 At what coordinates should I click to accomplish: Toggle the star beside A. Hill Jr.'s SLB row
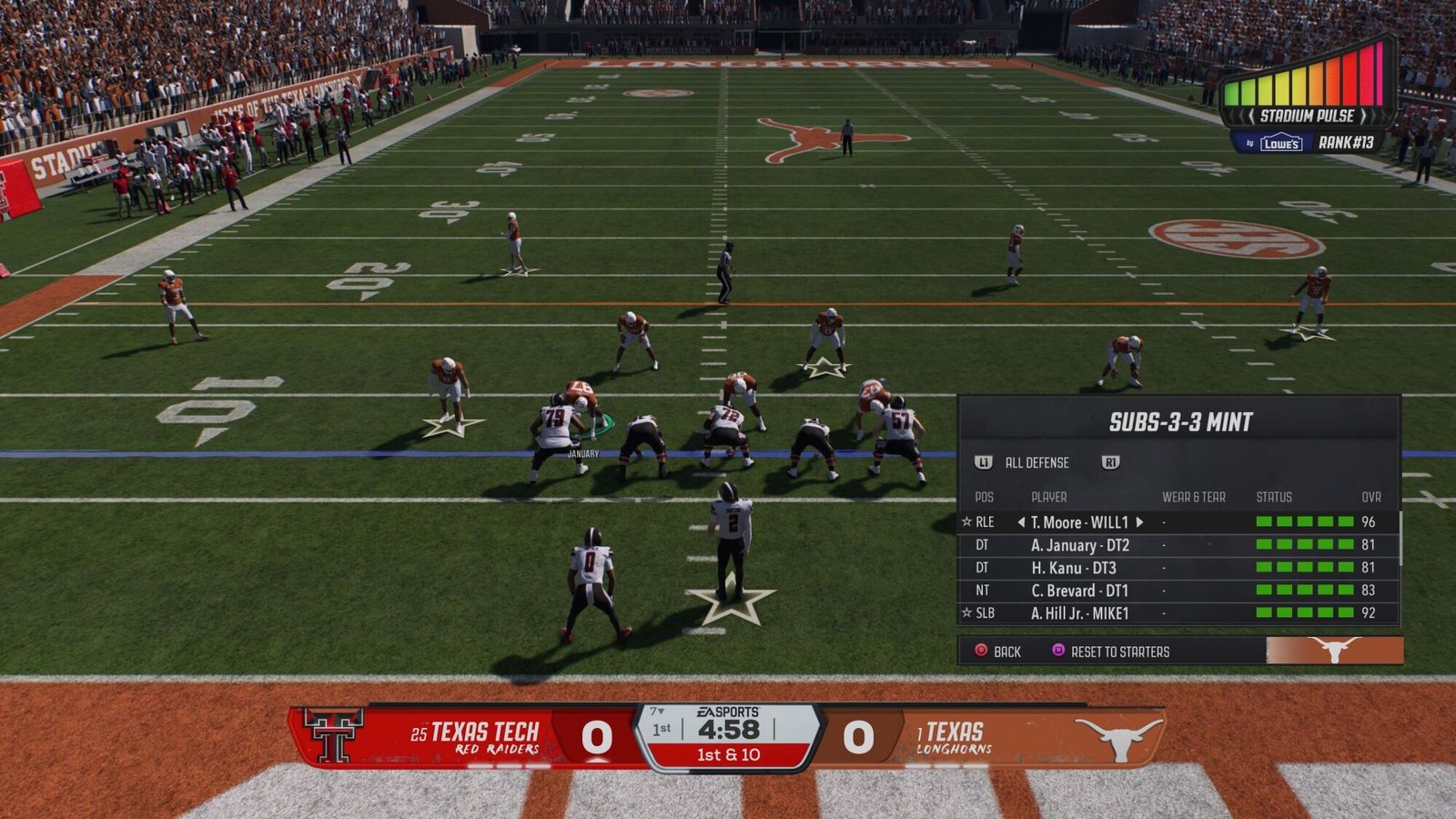pos(966,610)
